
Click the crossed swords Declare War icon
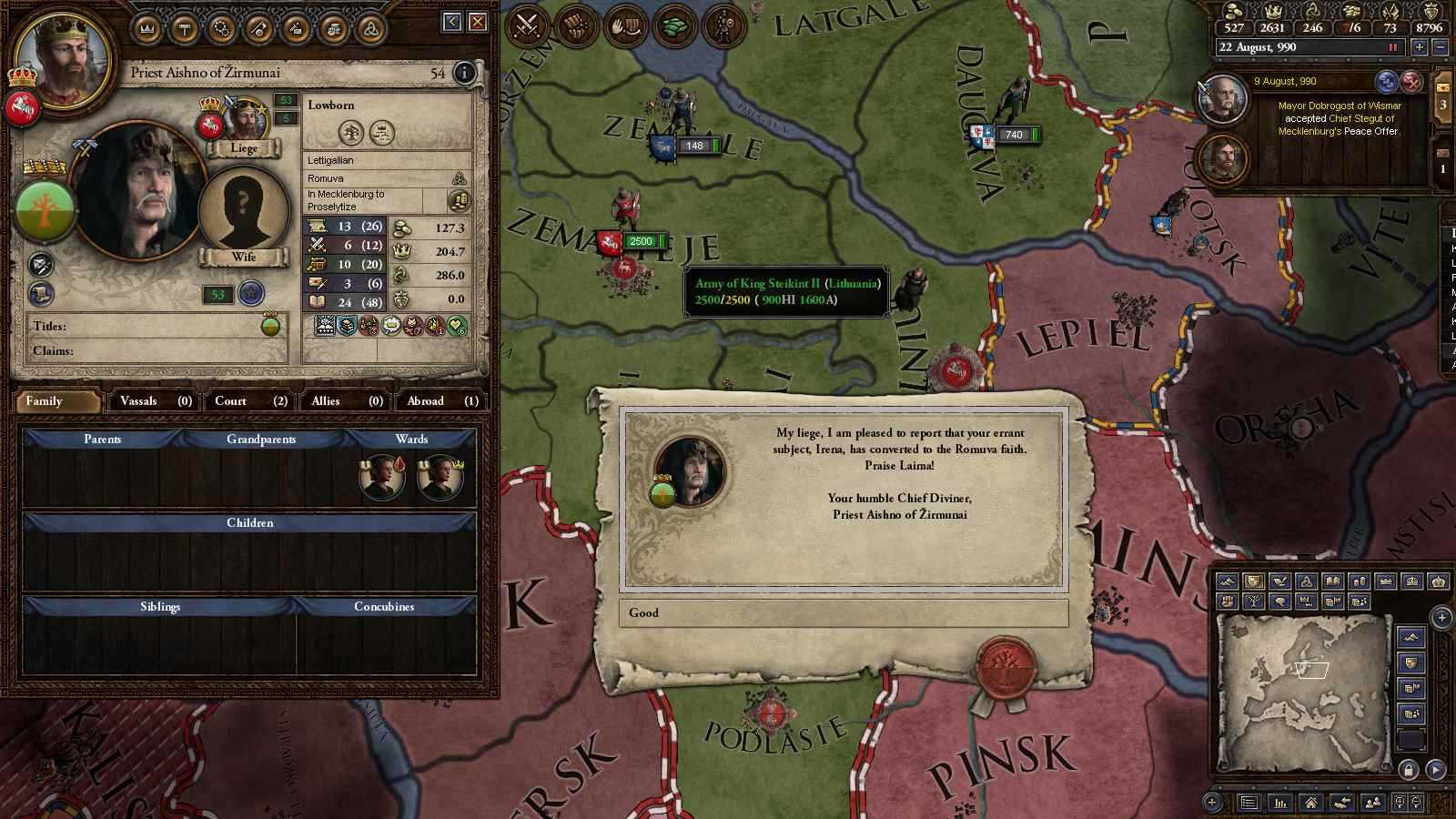528,25
